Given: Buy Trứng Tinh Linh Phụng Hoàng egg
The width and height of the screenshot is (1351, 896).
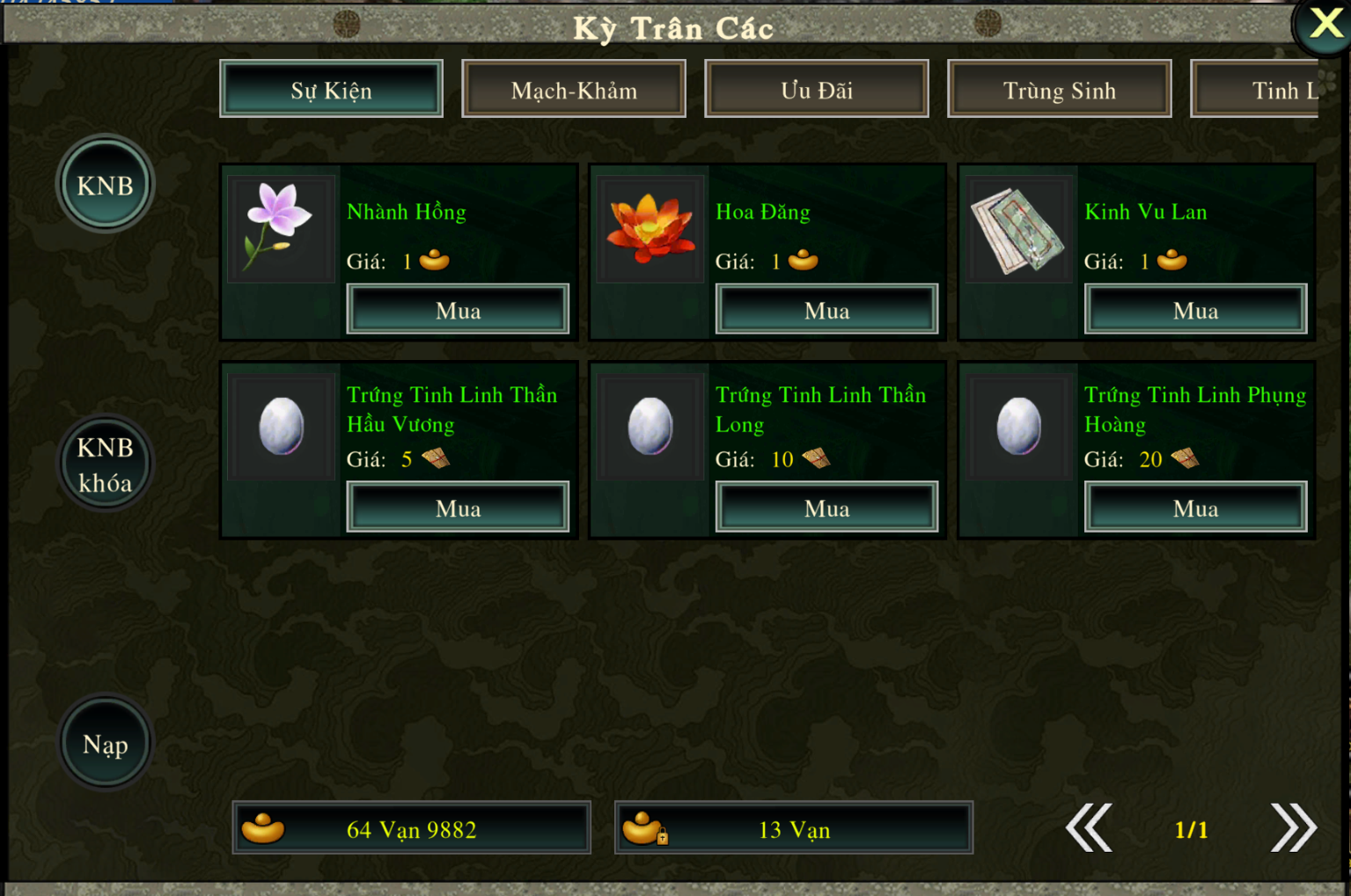Looking at the screenshot, I should (x=1195, y=508).
